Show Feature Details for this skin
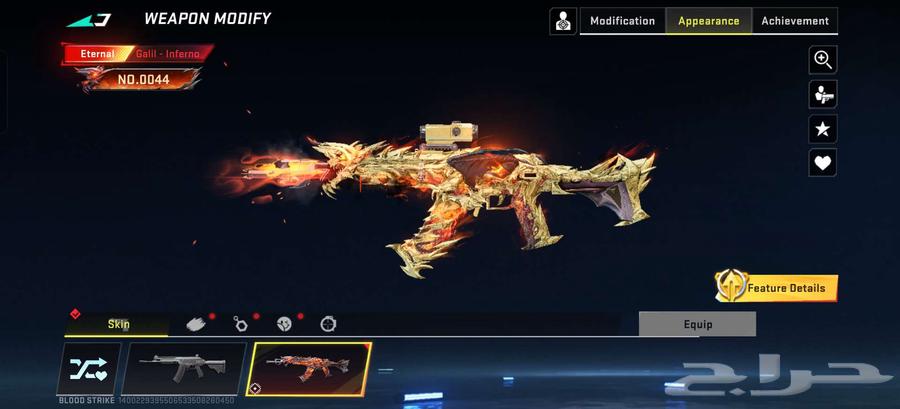 (x=776, y=288)
